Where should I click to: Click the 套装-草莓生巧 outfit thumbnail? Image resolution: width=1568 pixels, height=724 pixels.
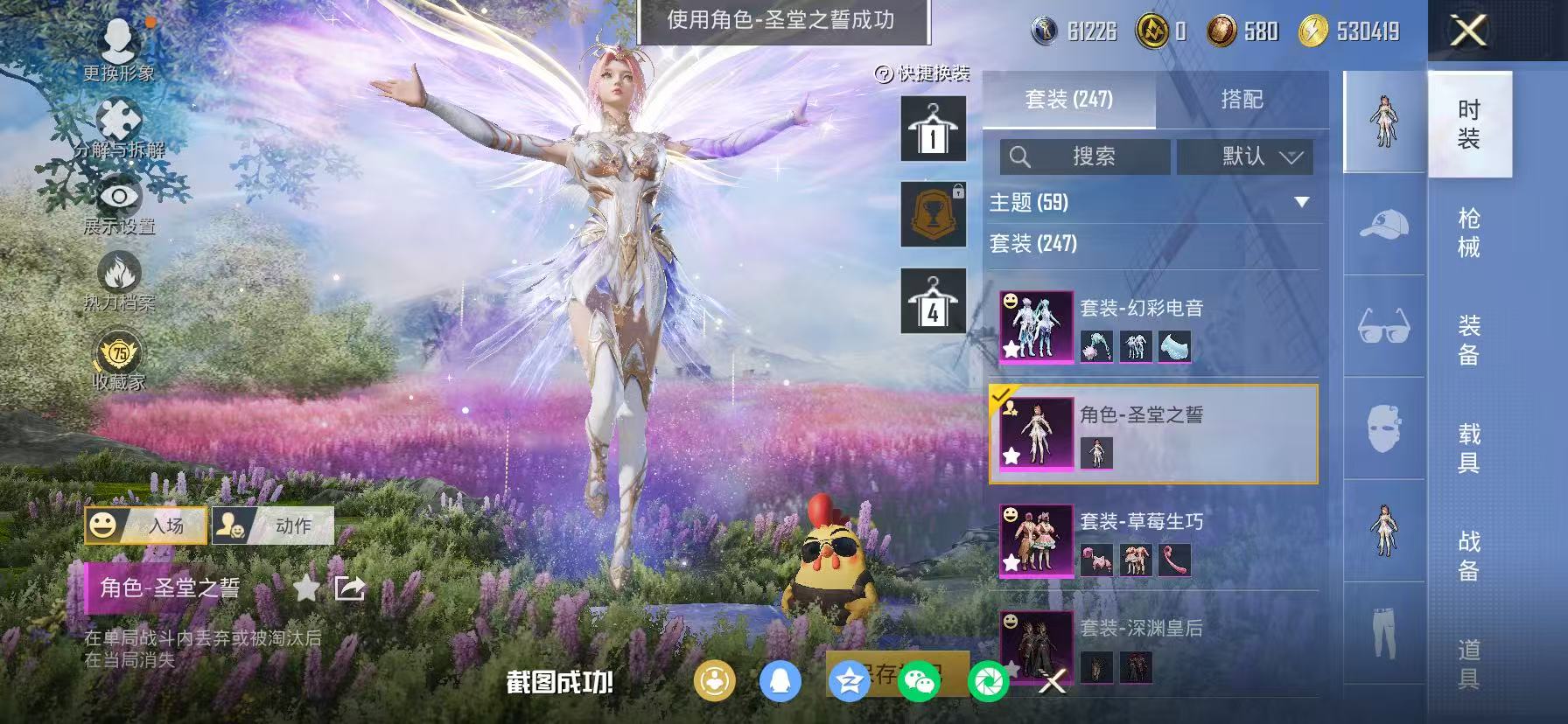click(1037, 542)
